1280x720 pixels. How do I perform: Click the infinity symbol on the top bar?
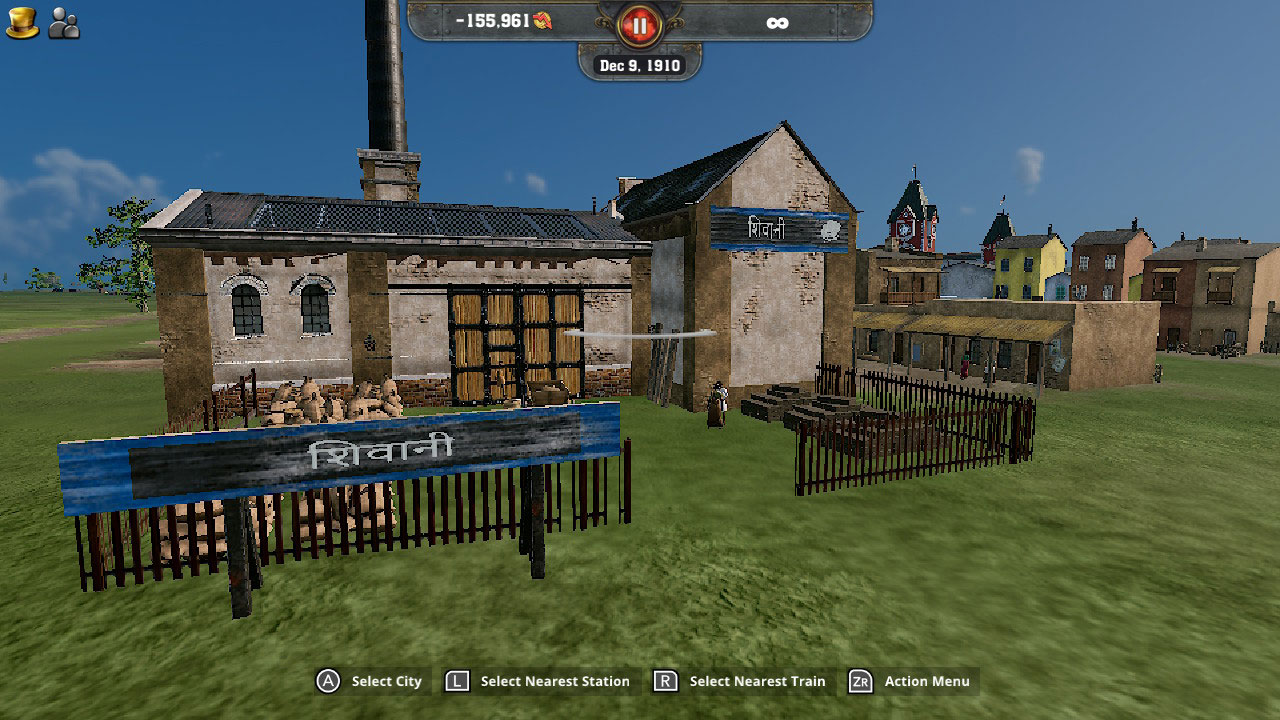tap(777, 22)
